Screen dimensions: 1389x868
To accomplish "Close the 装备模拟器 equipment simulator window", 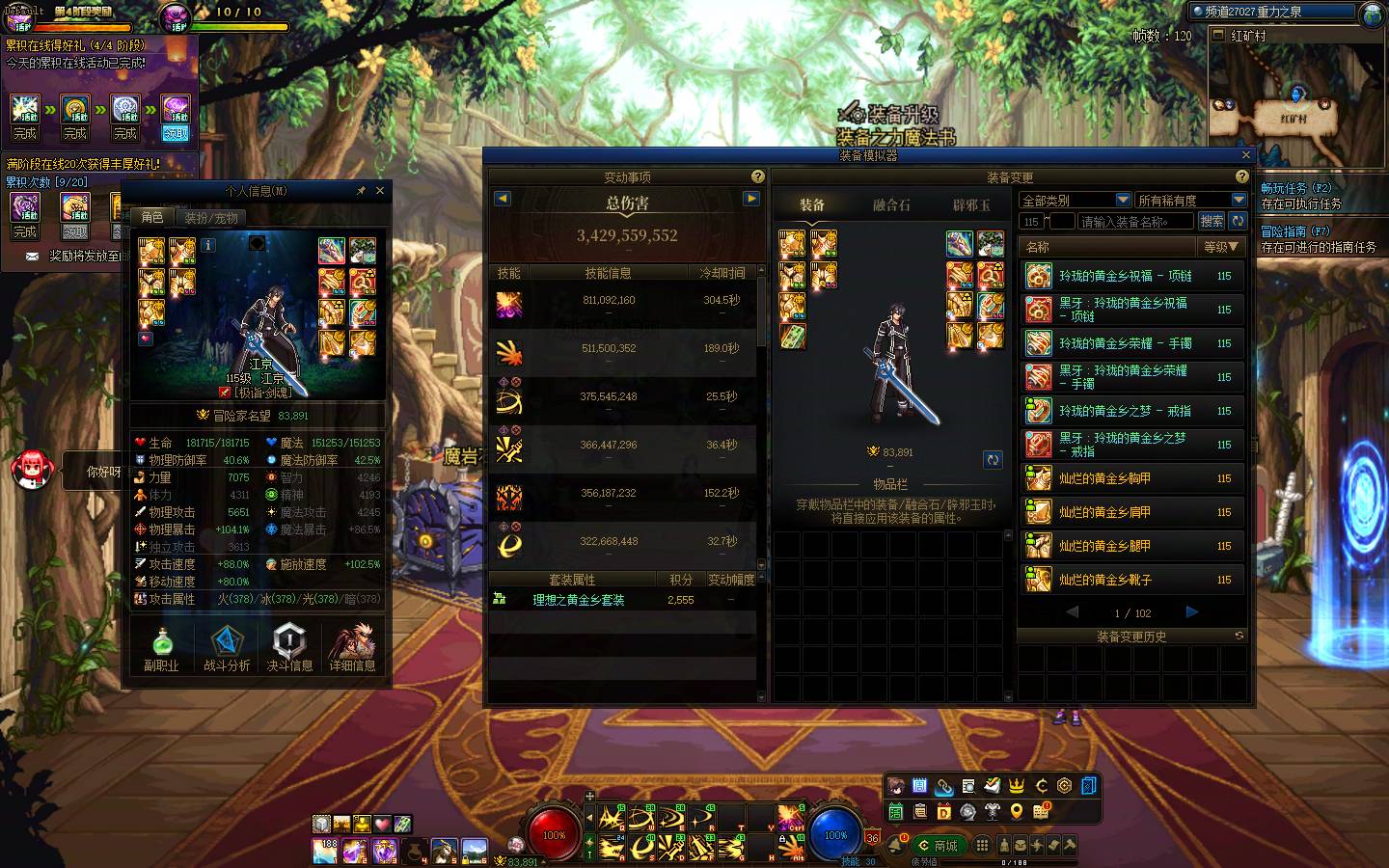I will [x=1245, y=155].
